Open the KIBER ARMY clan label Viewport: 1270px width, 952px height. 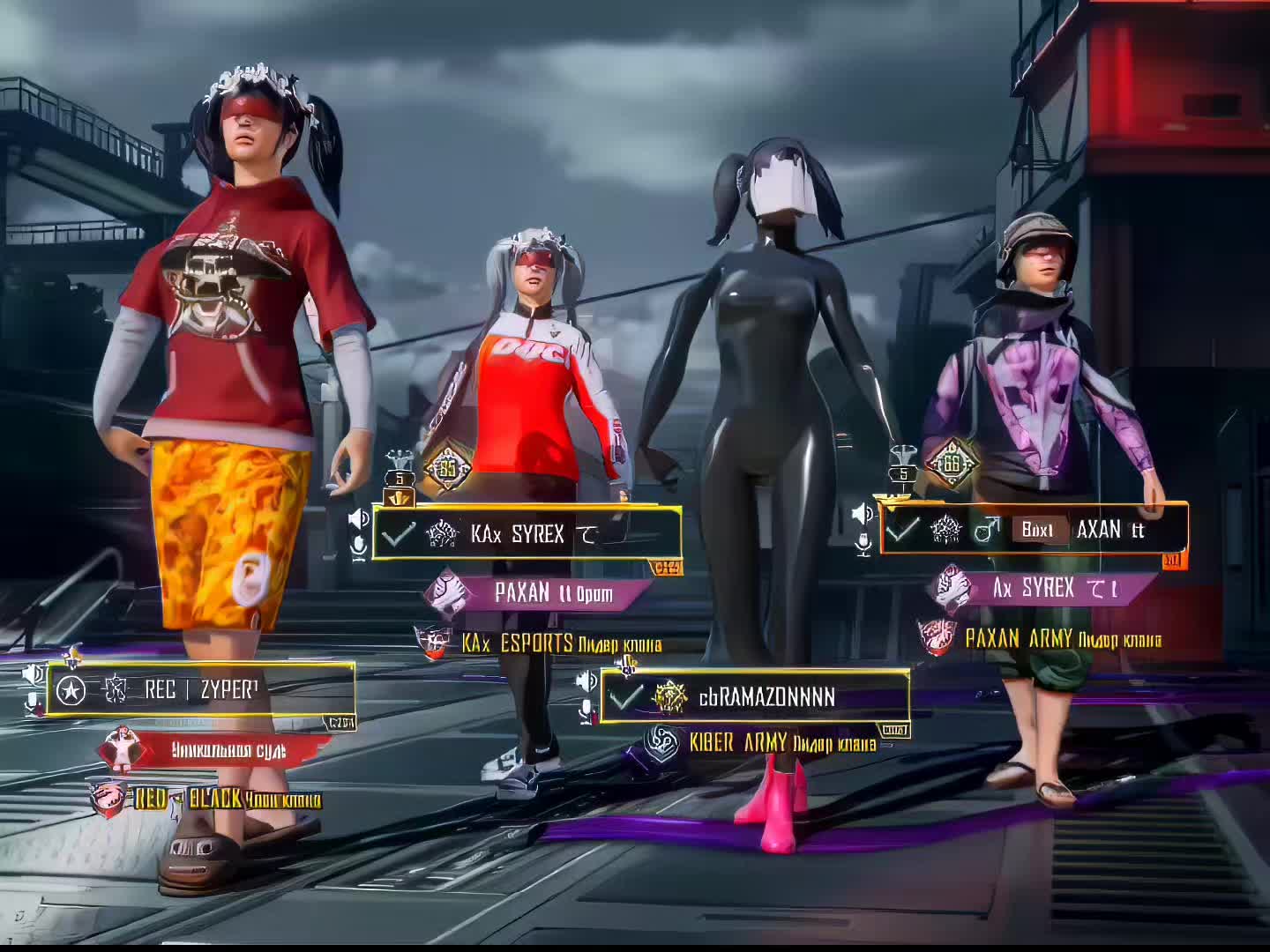(x=781, y=743)
